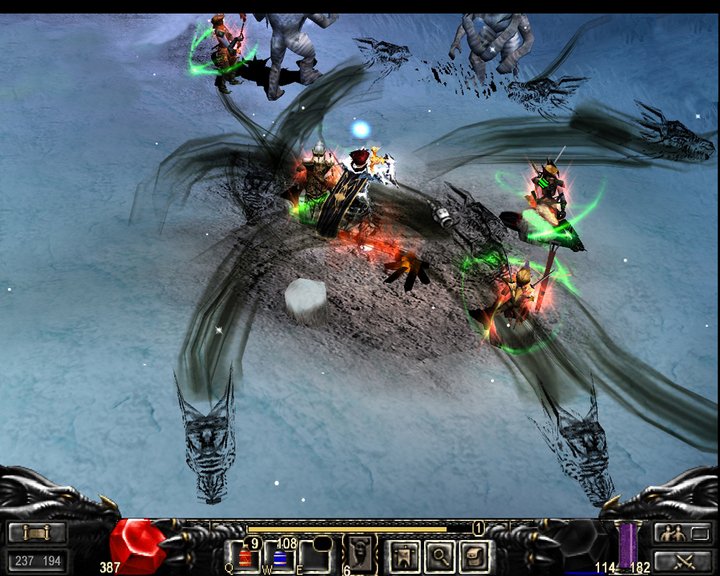Click the magnifying glass search icon
Image resolution: width=720 pixels, height=576 pixels.
pos(440,555)
